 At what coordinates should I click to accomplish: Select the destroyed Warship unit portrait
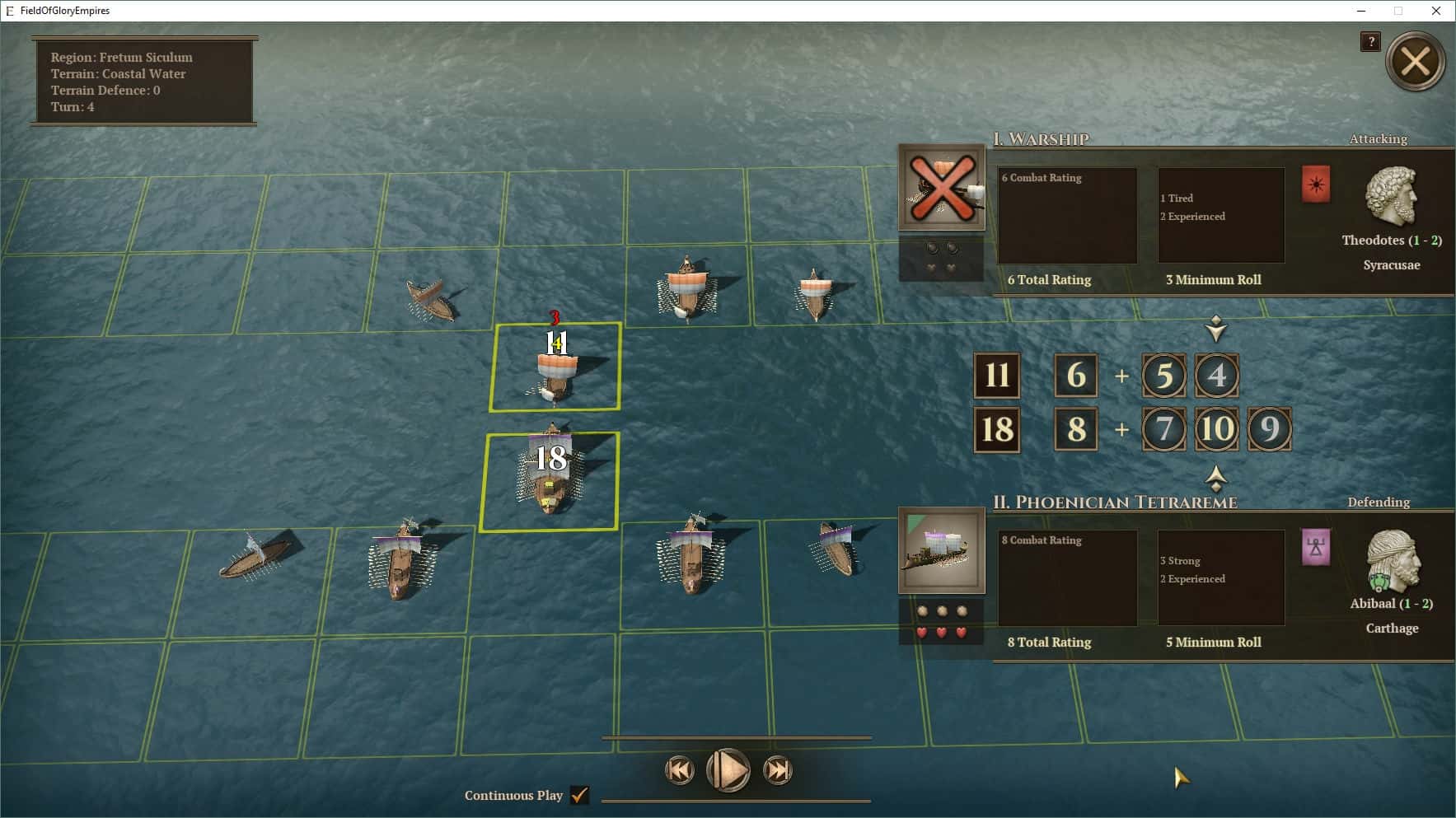point(942,188)
